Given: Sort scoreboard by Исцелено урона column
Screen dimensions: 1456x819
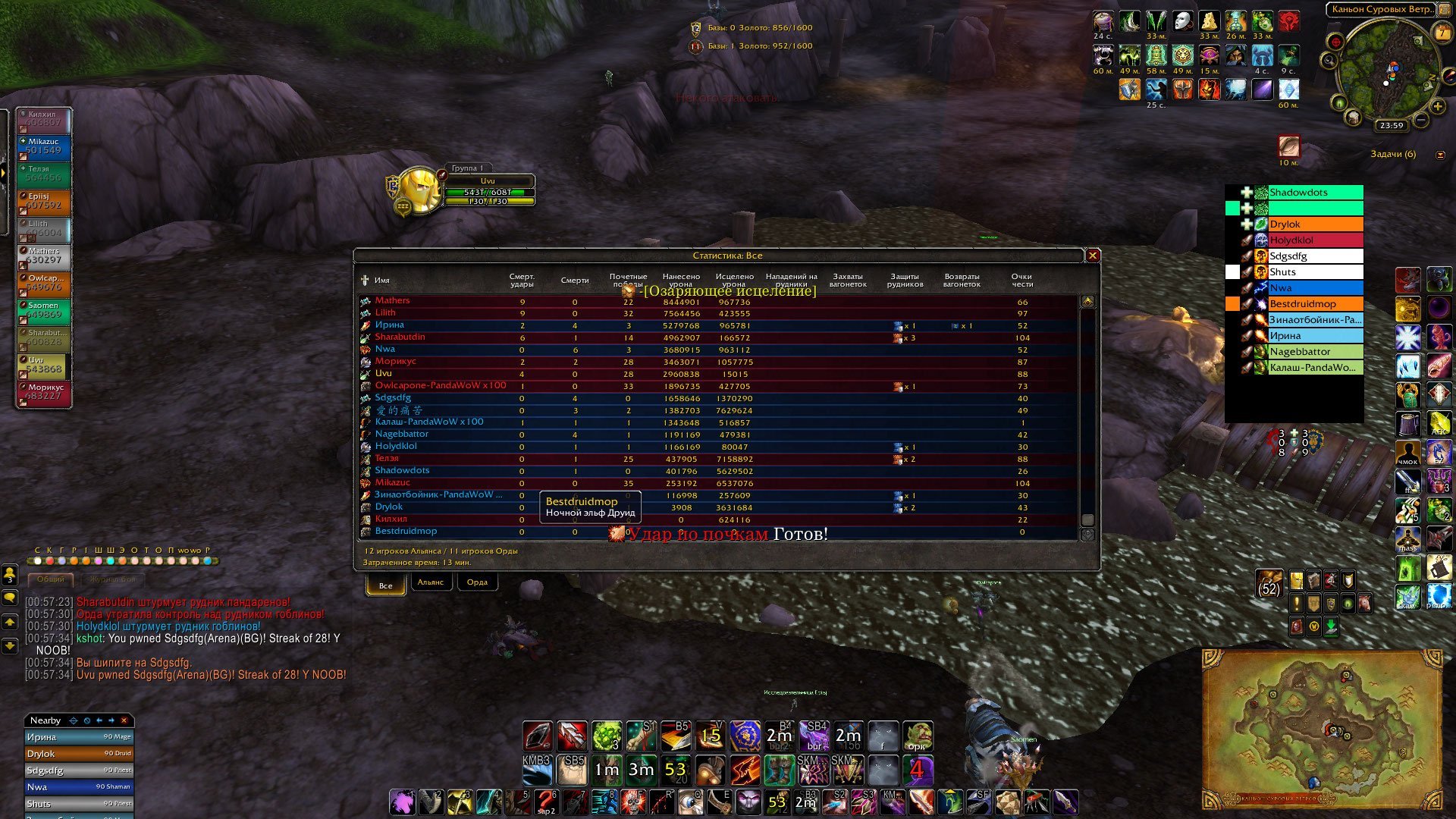Looking at the screenshot, I should tap(734, 281).
